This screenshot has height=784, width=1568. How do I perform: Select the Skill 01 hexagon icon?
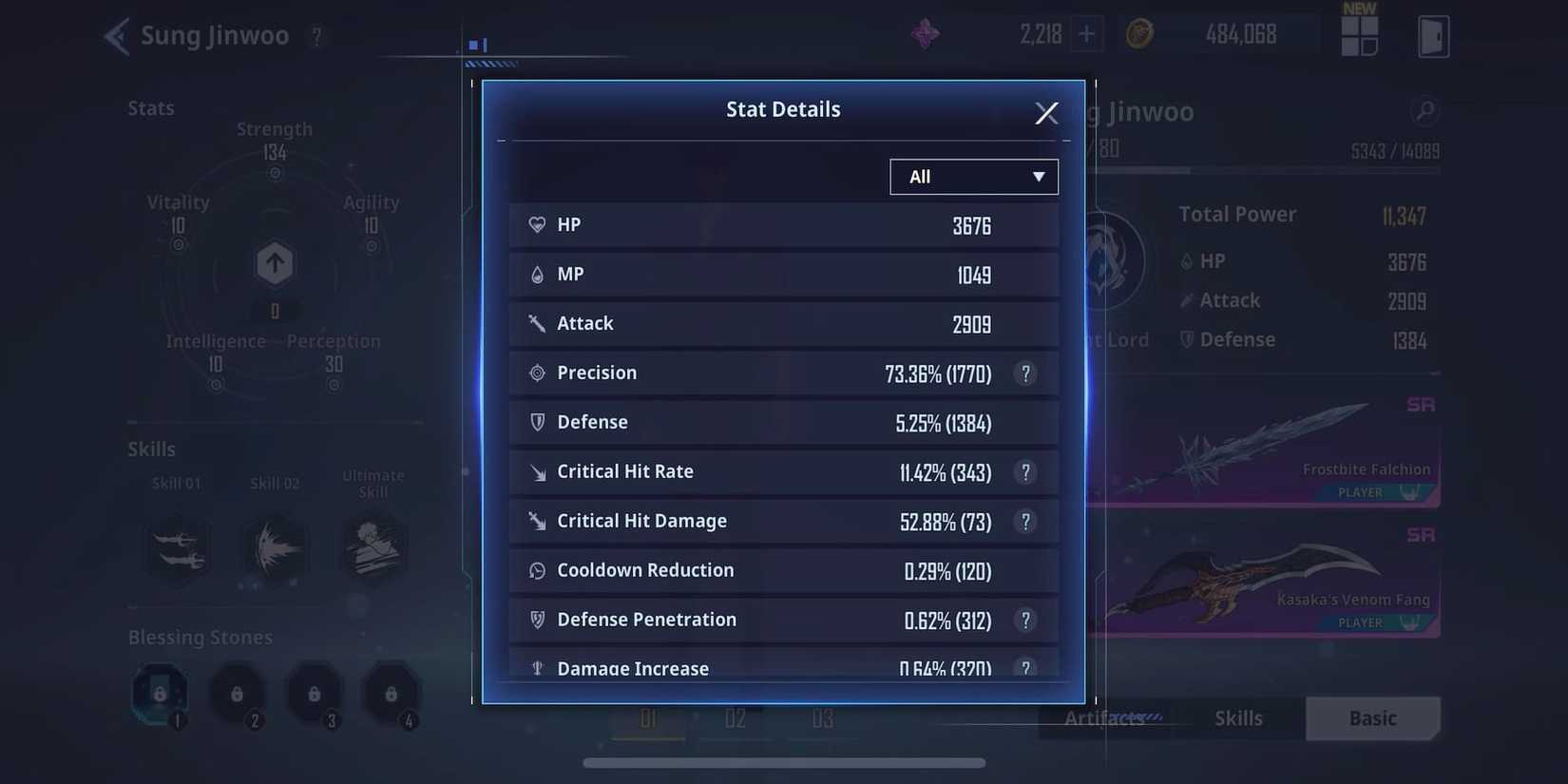[x=177, y=549]
